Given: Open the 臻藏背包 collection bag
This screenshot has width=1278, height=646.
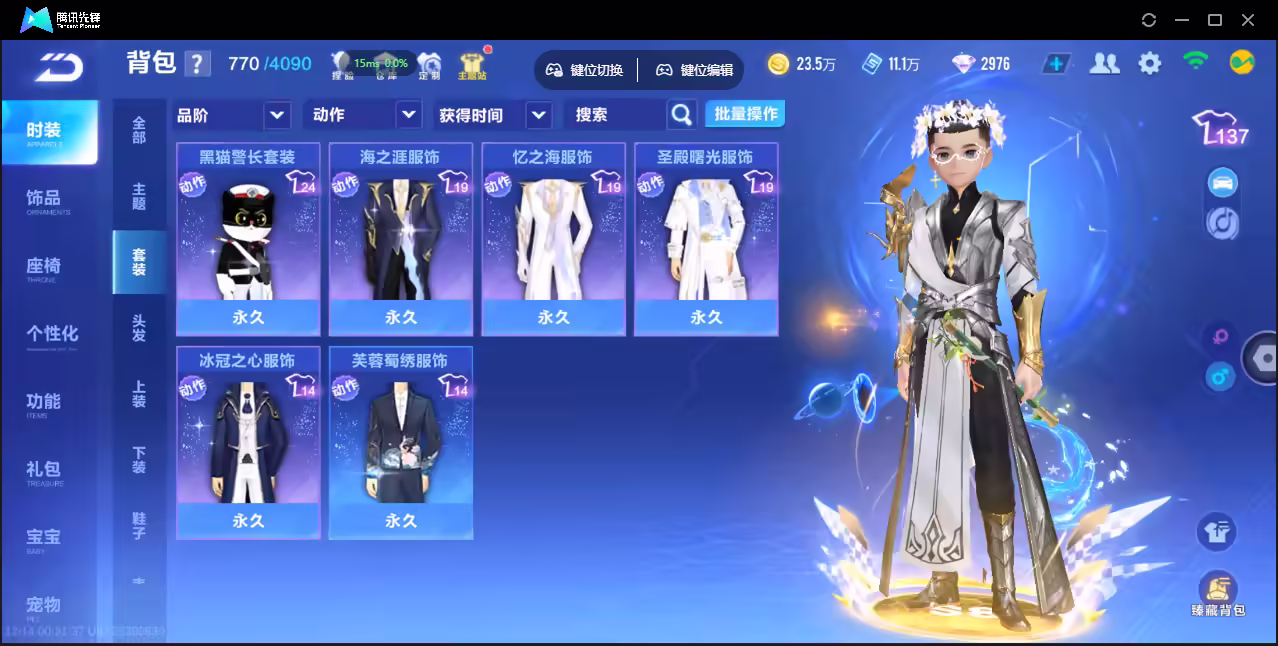Looking at the screenshot, I should pyautogui.click(x=1217, y=594).
